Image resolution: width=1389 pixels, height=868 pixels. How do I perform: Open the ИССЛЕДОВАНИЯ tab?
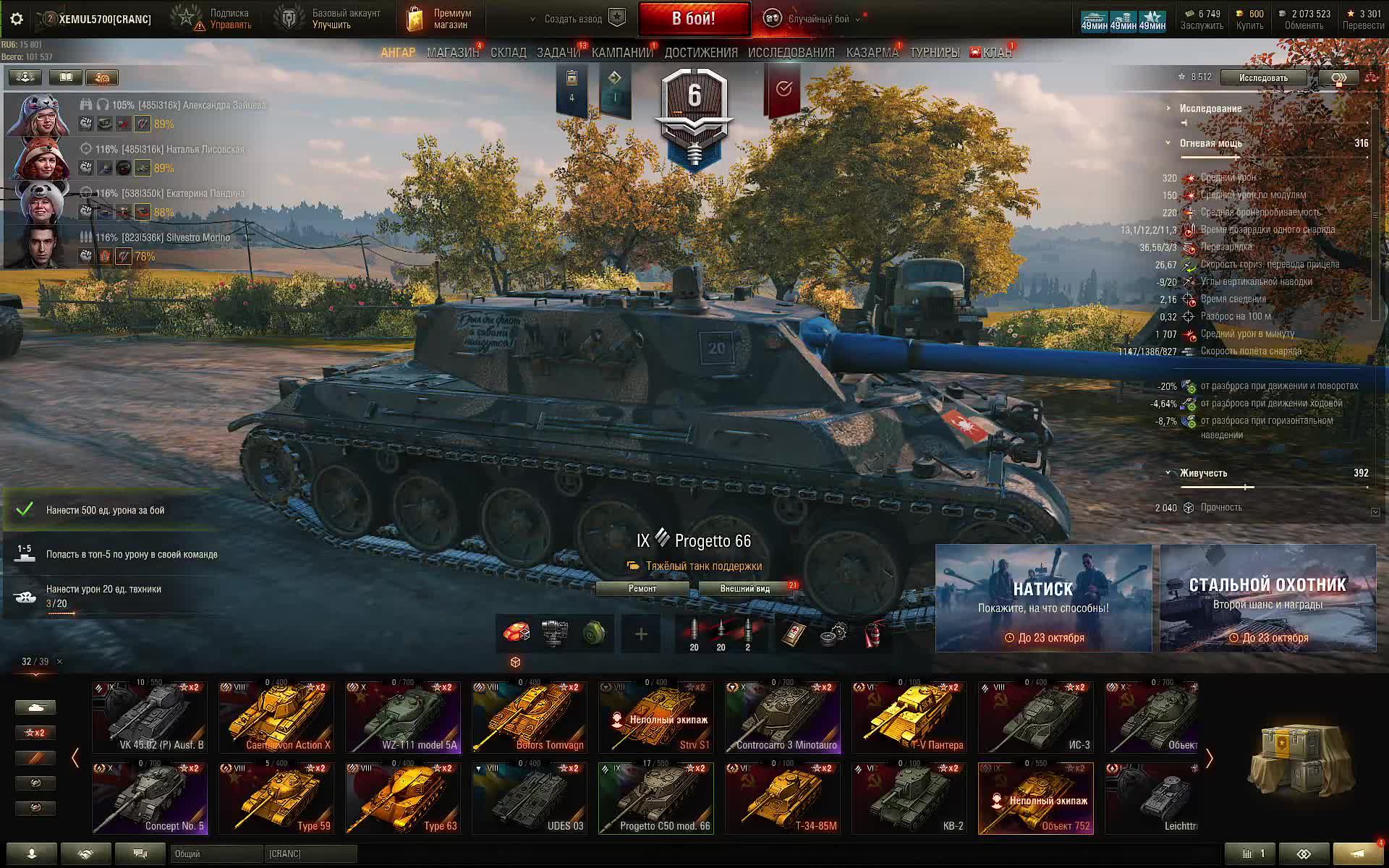(791, 53)
